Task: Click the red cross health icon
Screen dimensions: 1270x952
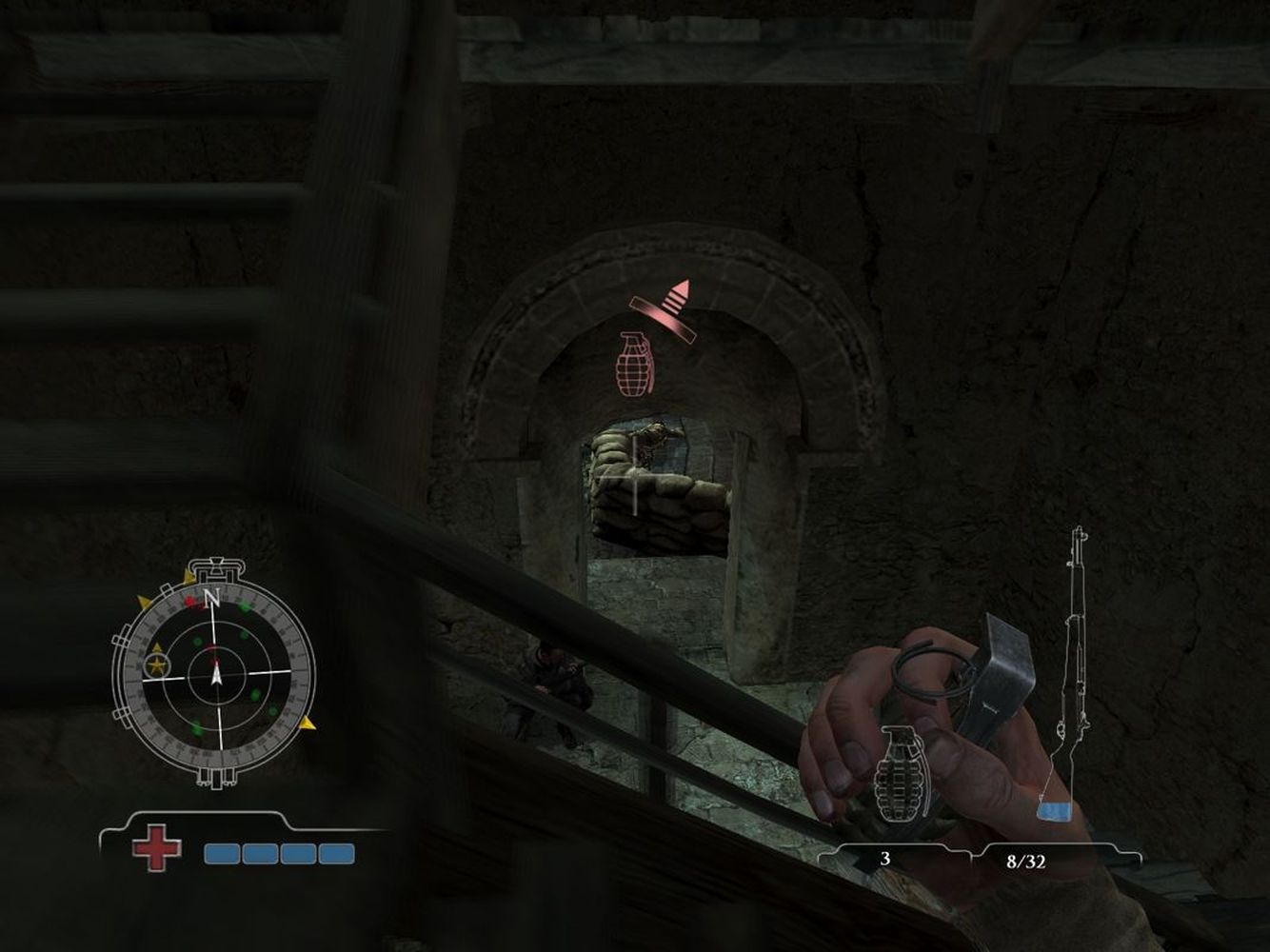Action: pyautogui.click(x=155, y=848)
